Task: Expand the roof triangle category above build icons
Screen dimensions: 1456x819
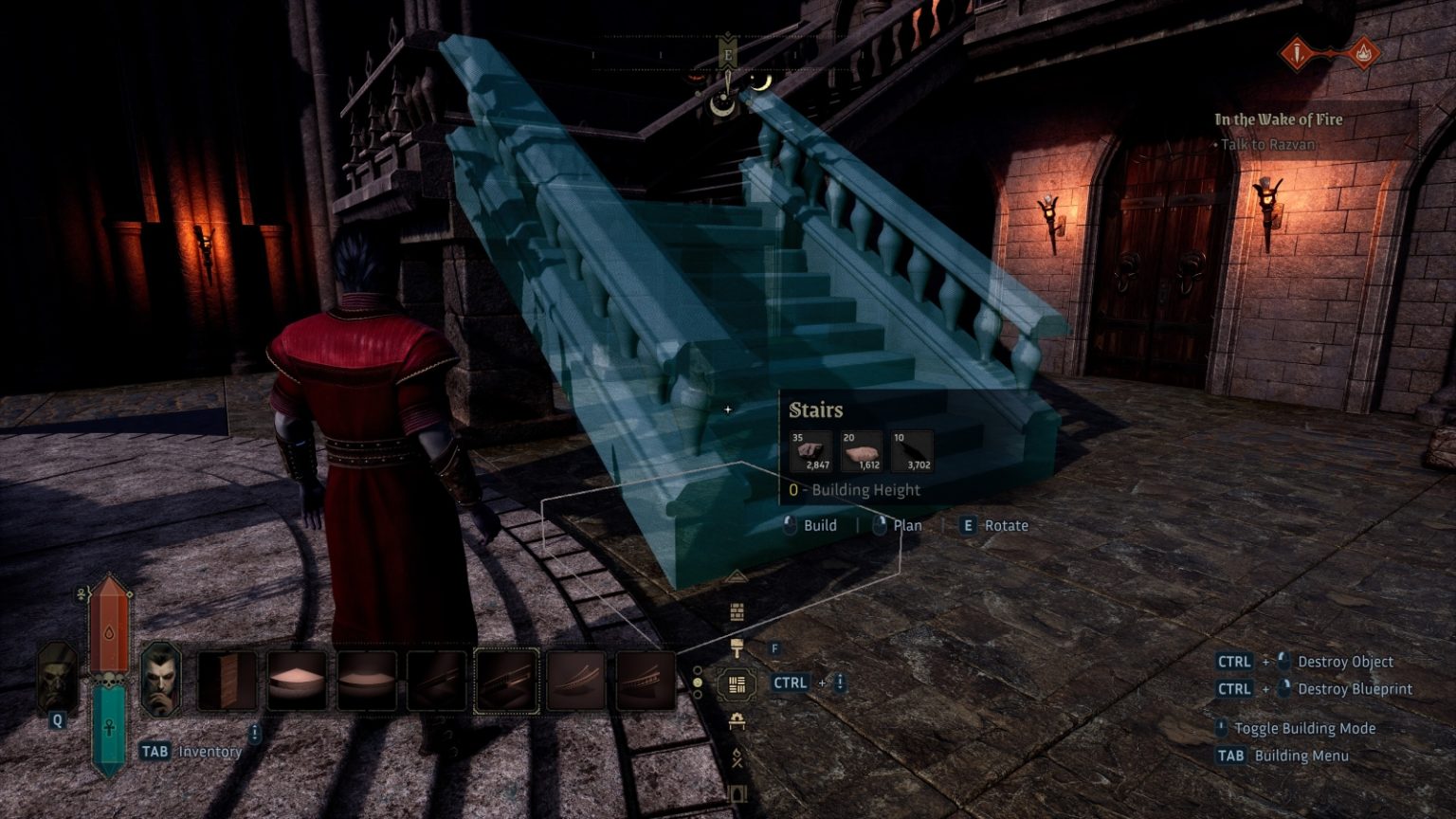Action: click(737, 576)
